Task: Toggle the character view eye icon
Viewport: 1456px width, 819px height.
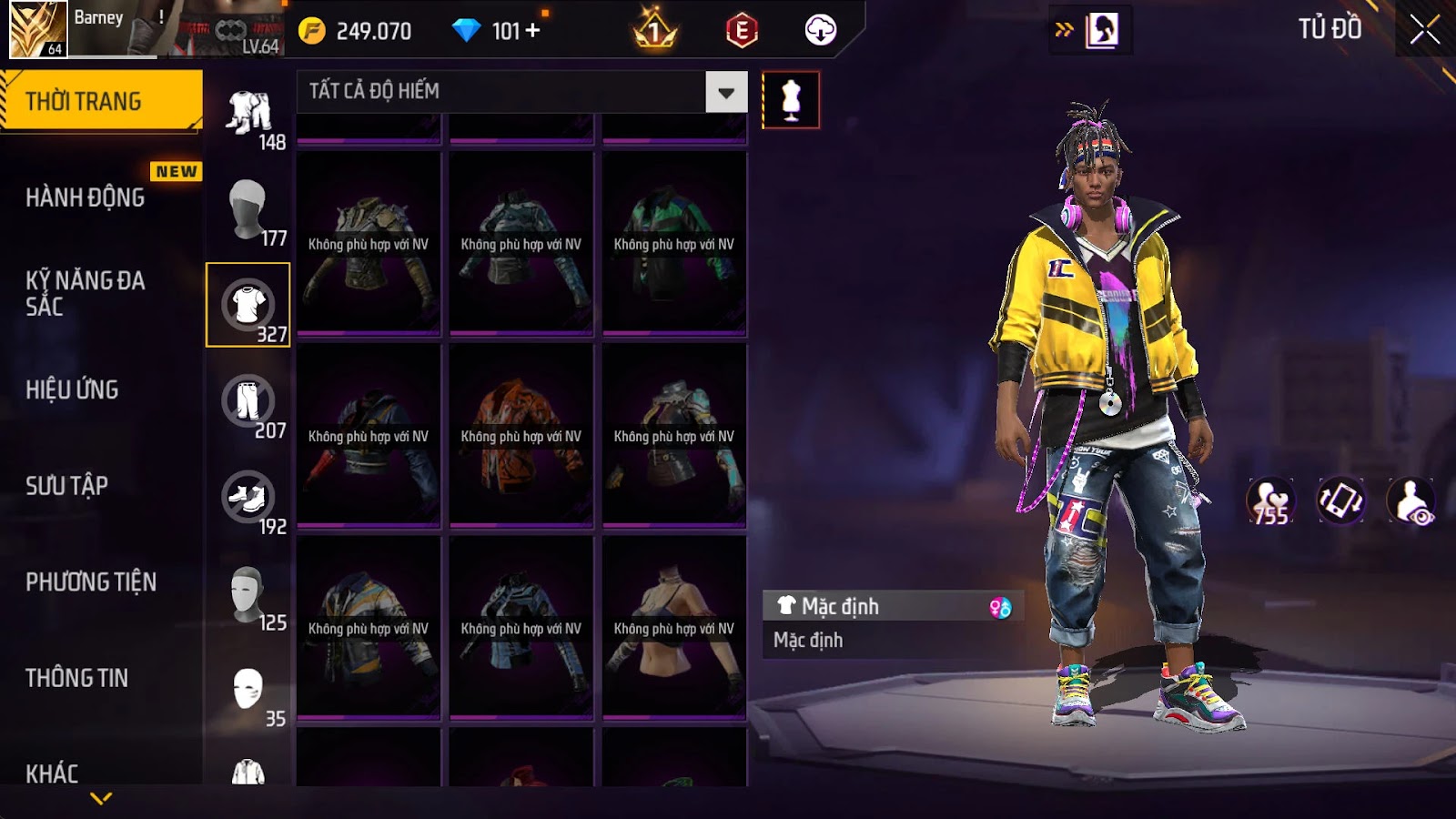Action: coord(1411,501)
